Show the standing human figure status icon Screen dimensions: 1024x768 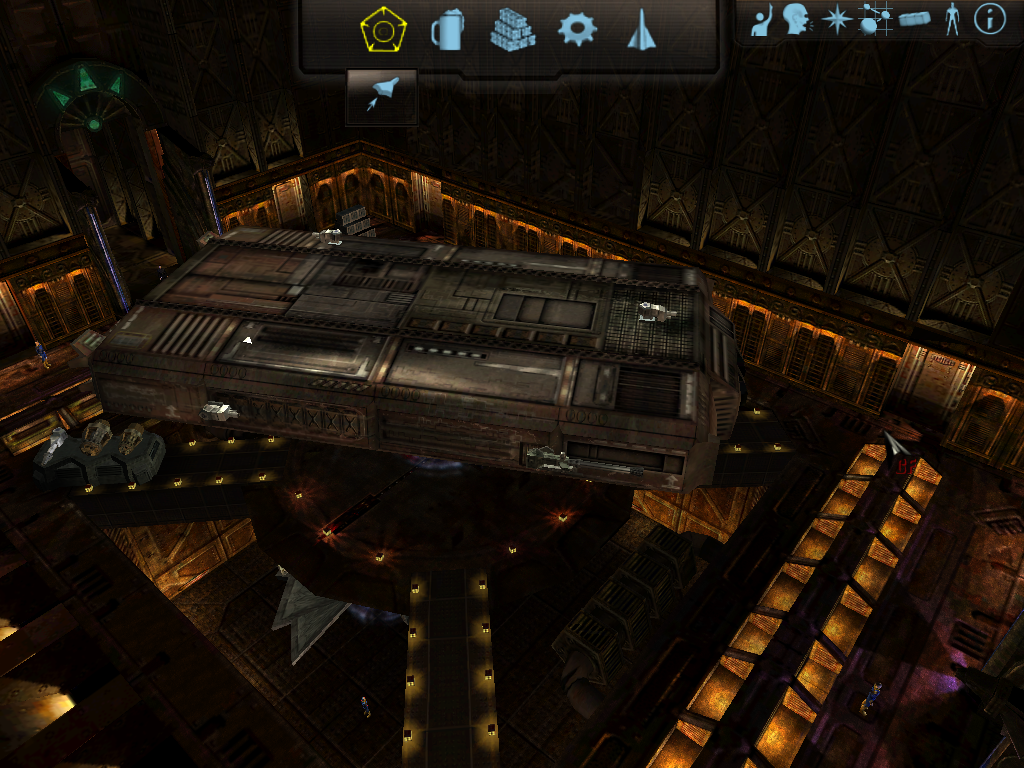coord(952,19)
